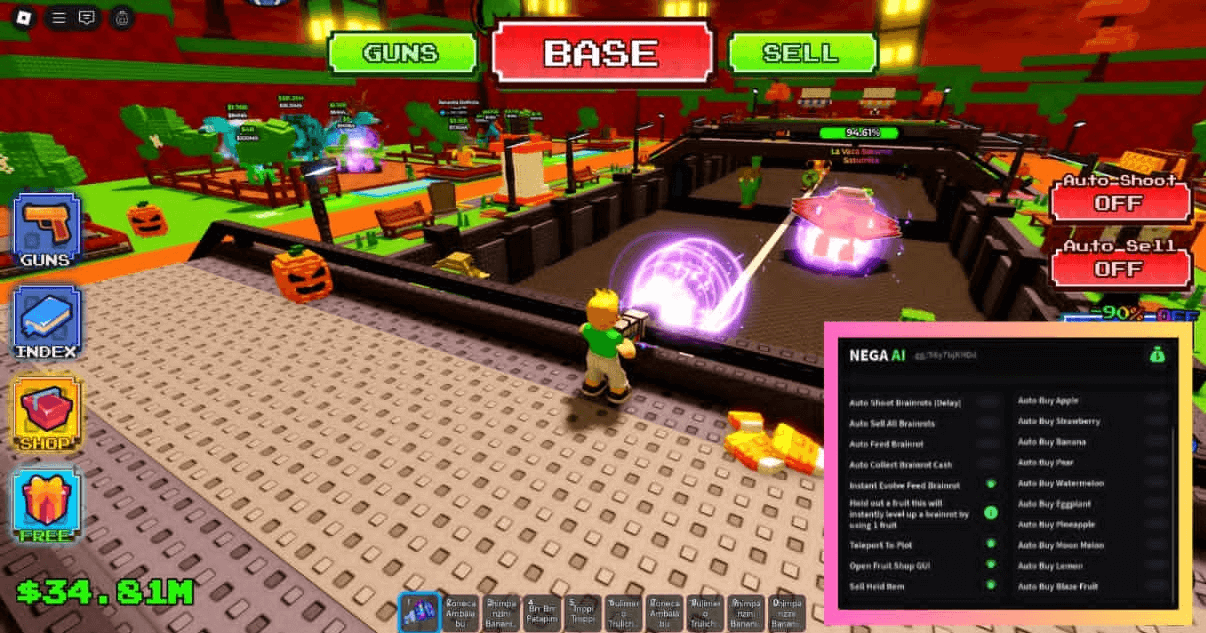Claim the FREE gift reward
Image resolution: width=1206 pixels, height=633 pixels.
click(x=46, y=505)
